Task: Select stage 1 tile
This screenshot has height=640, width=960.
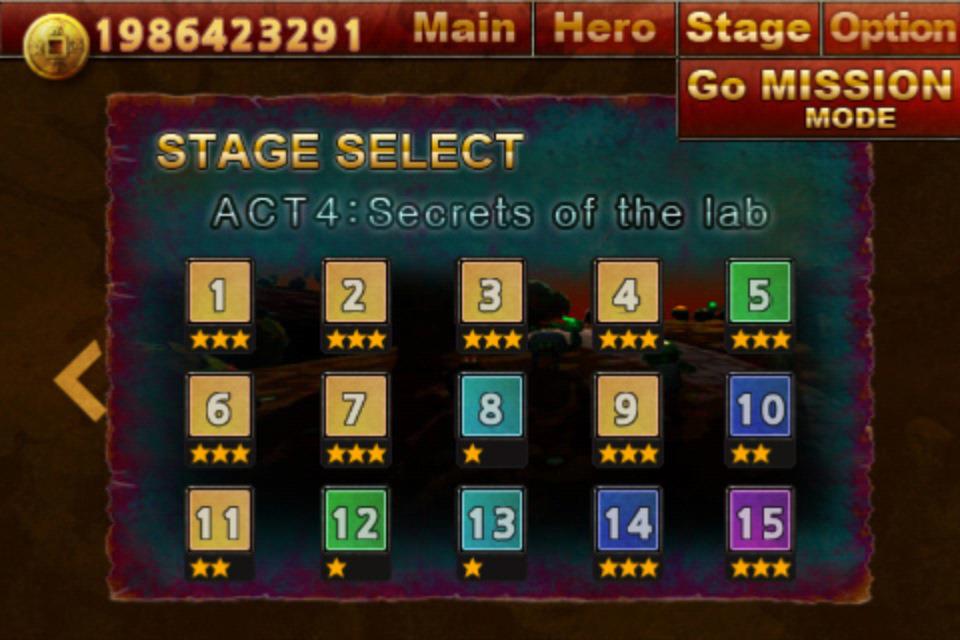Action: click(219, 293)
